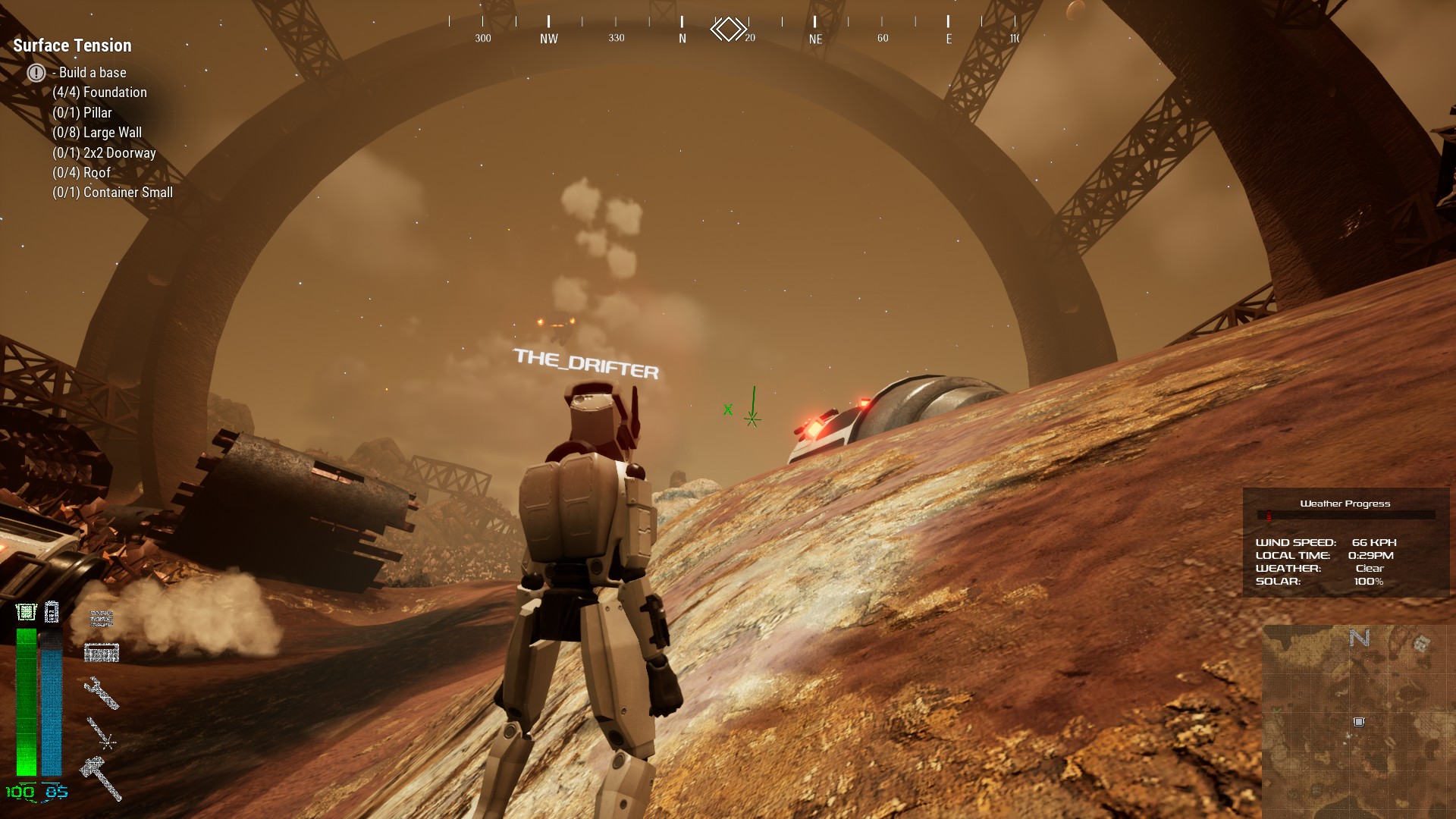Click the player marker on the minimap
Image resolution: width=1456 pixels, height=819 pixels.
[1359, 722]
